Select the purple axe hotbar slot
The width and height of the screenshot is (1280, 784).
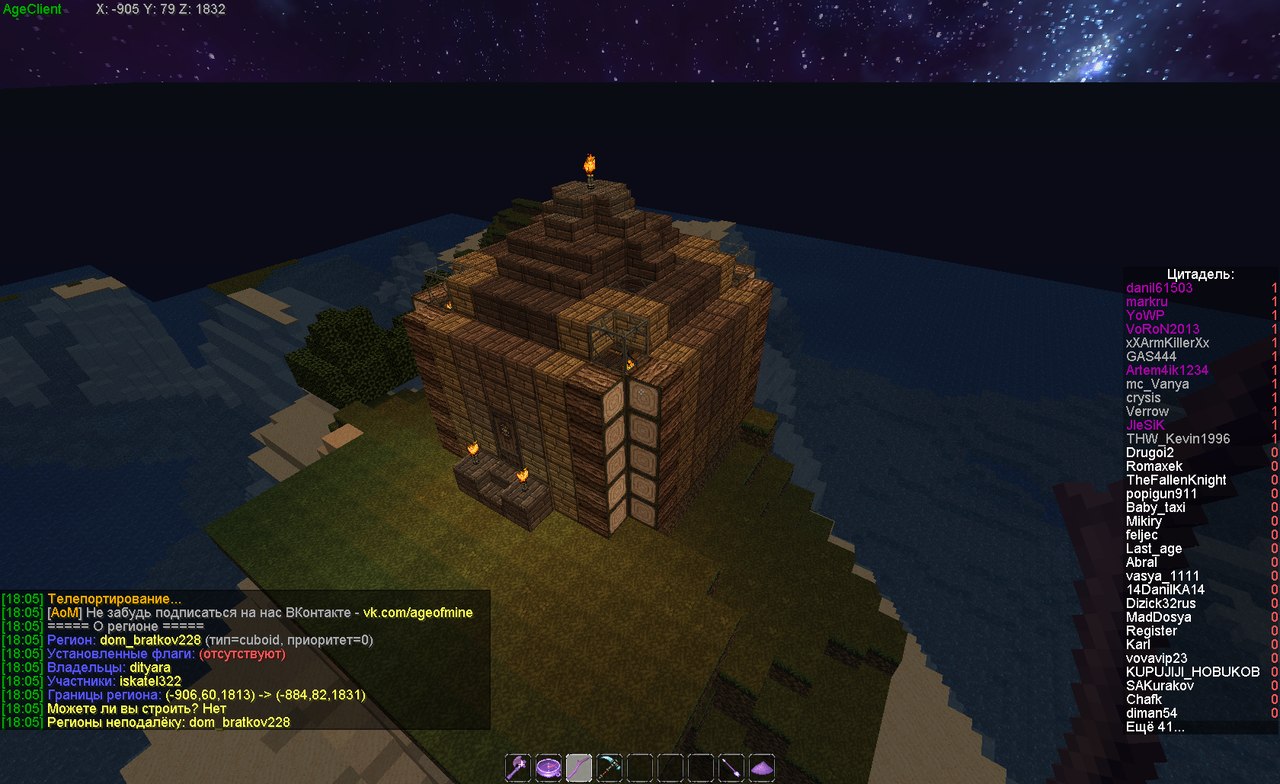pyautogui.click(x=519, y=767)
